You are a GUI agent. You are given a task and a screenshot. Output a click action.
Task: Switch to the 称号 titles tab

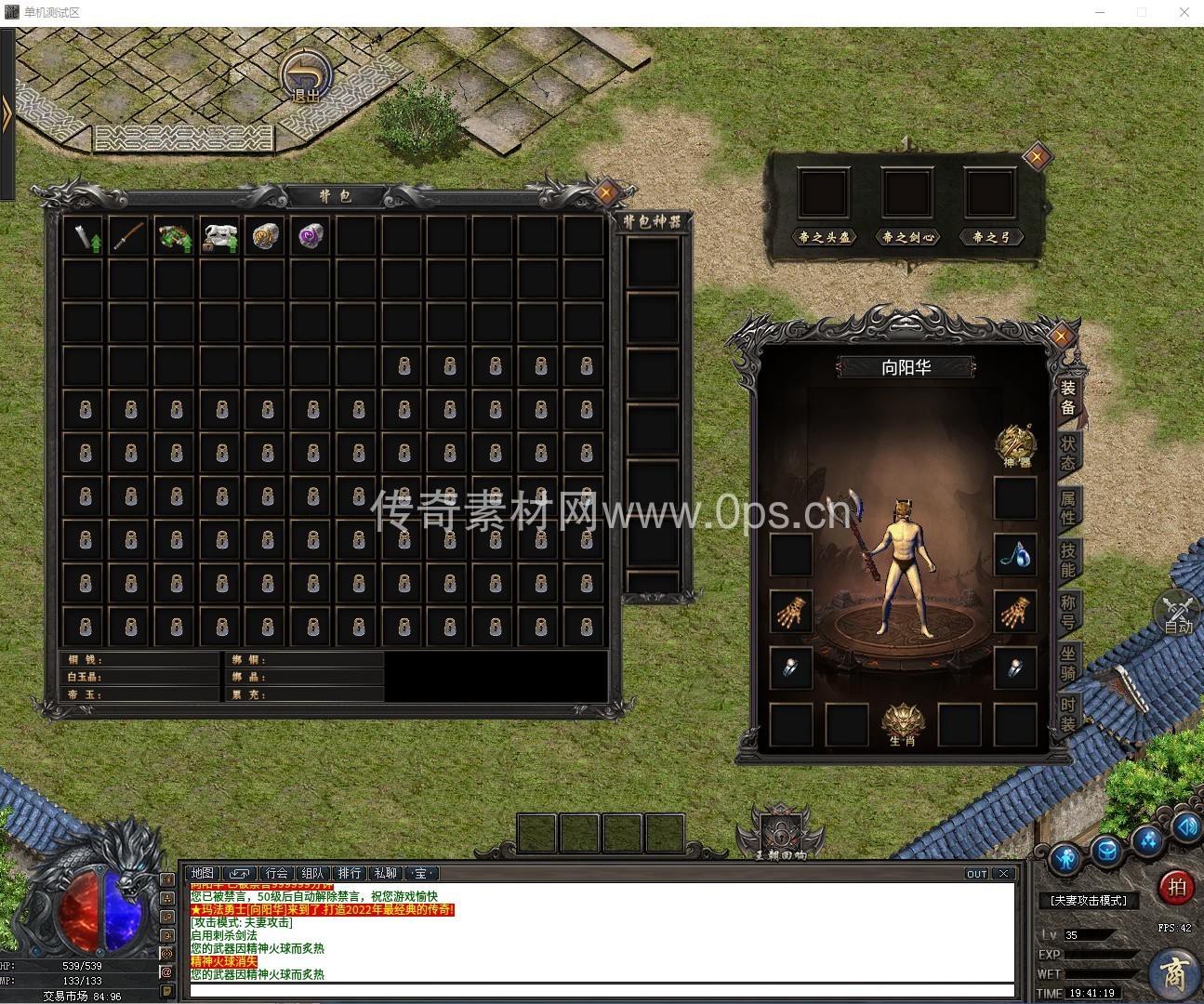pos(1067,612)
